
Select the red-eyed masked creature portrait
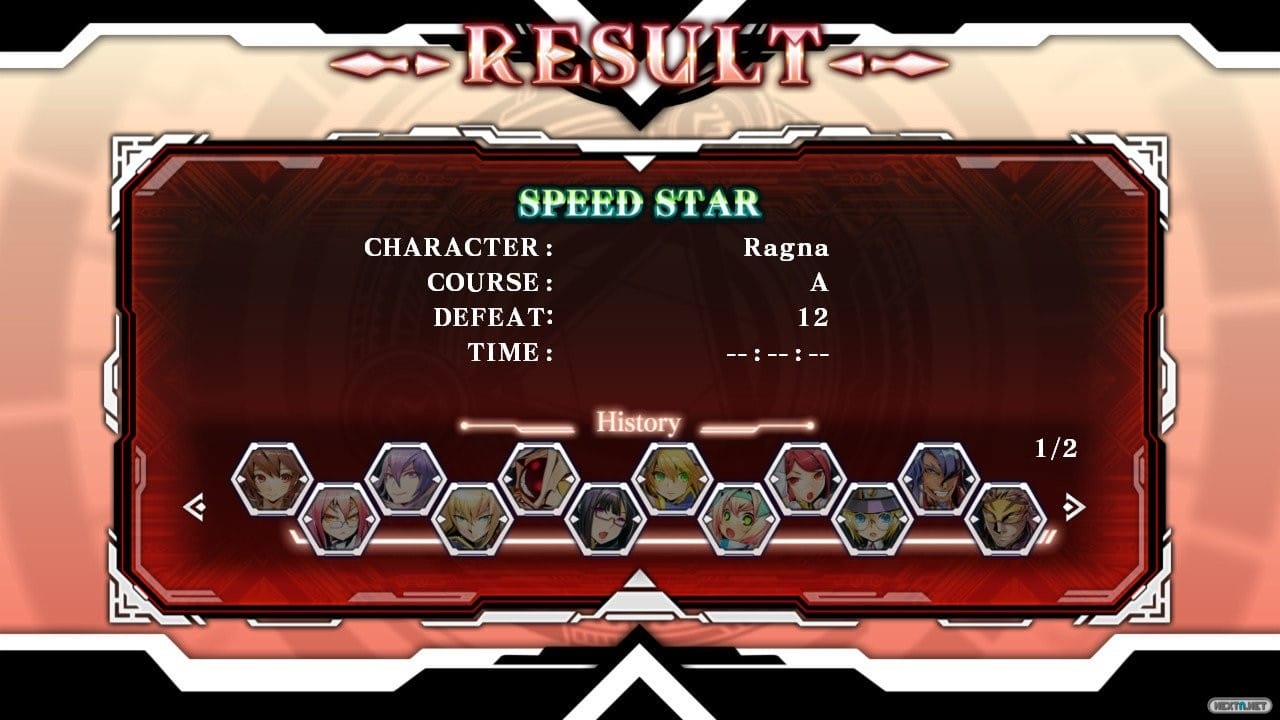(x=539, y=479)
